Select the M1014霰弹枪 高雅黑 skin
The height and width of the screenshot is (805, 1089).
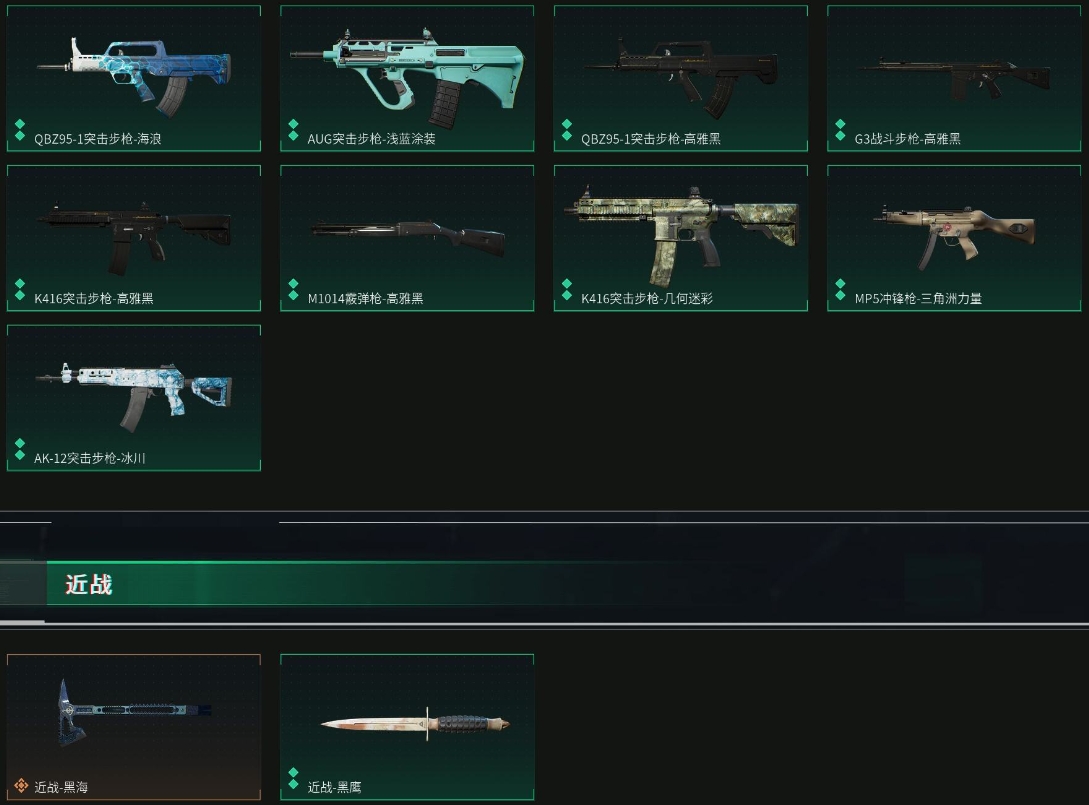pyautogui.click(x=407, y=238)
